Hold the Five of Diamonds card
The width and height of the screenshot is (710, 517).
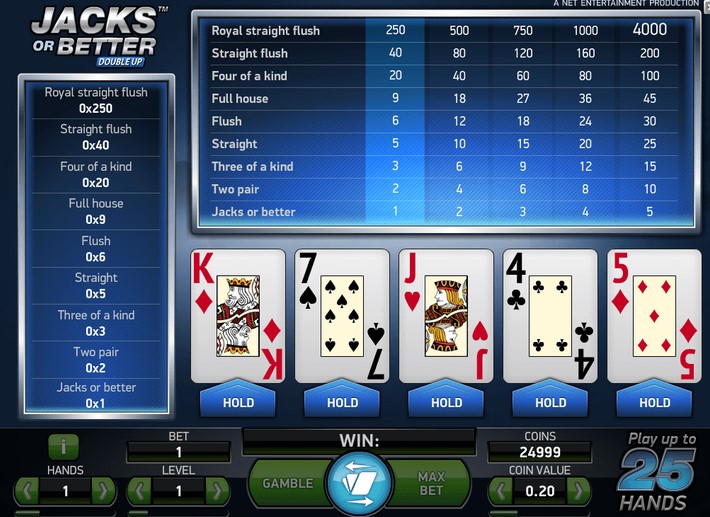tap(654, 402)
